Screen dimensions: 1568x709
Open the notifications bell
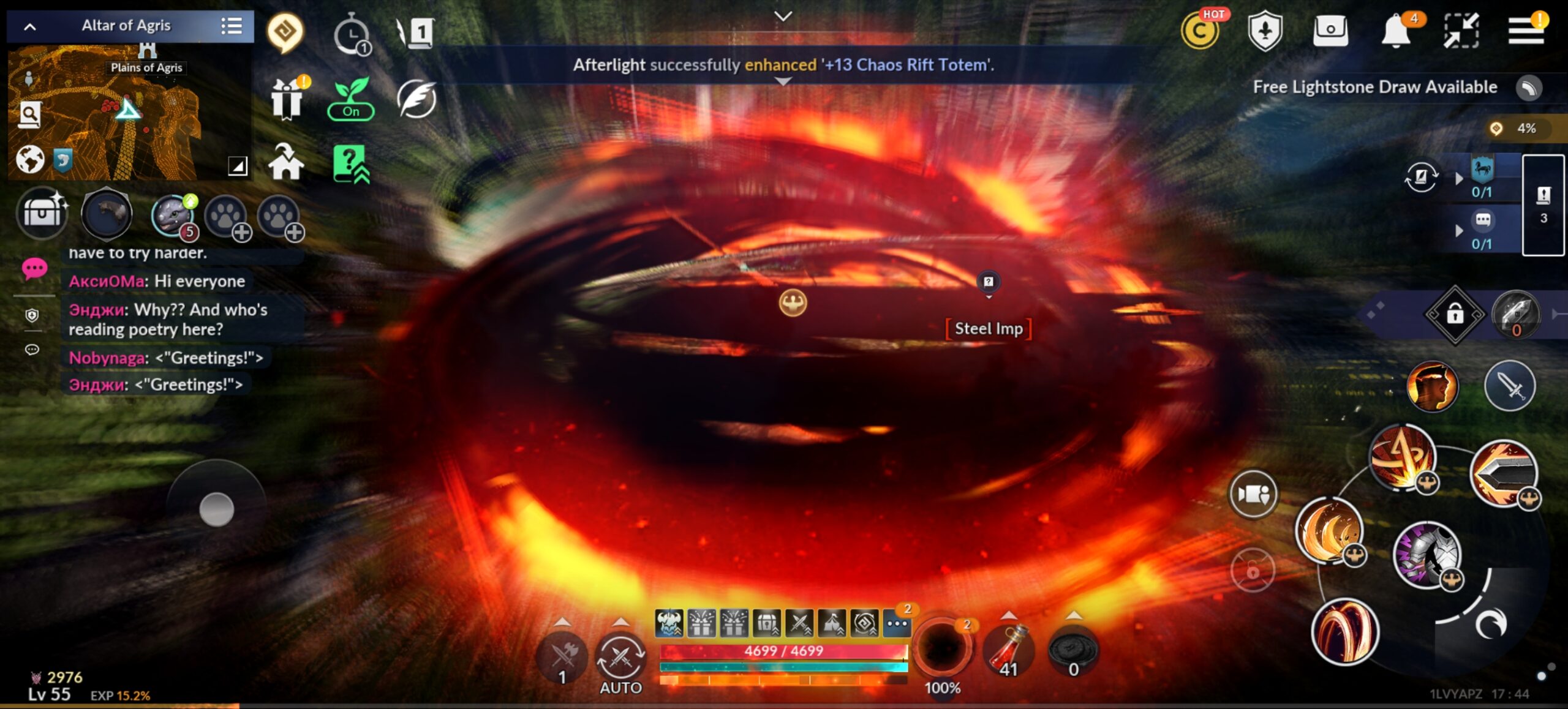pyautogui.click(x=1396, y=31)
